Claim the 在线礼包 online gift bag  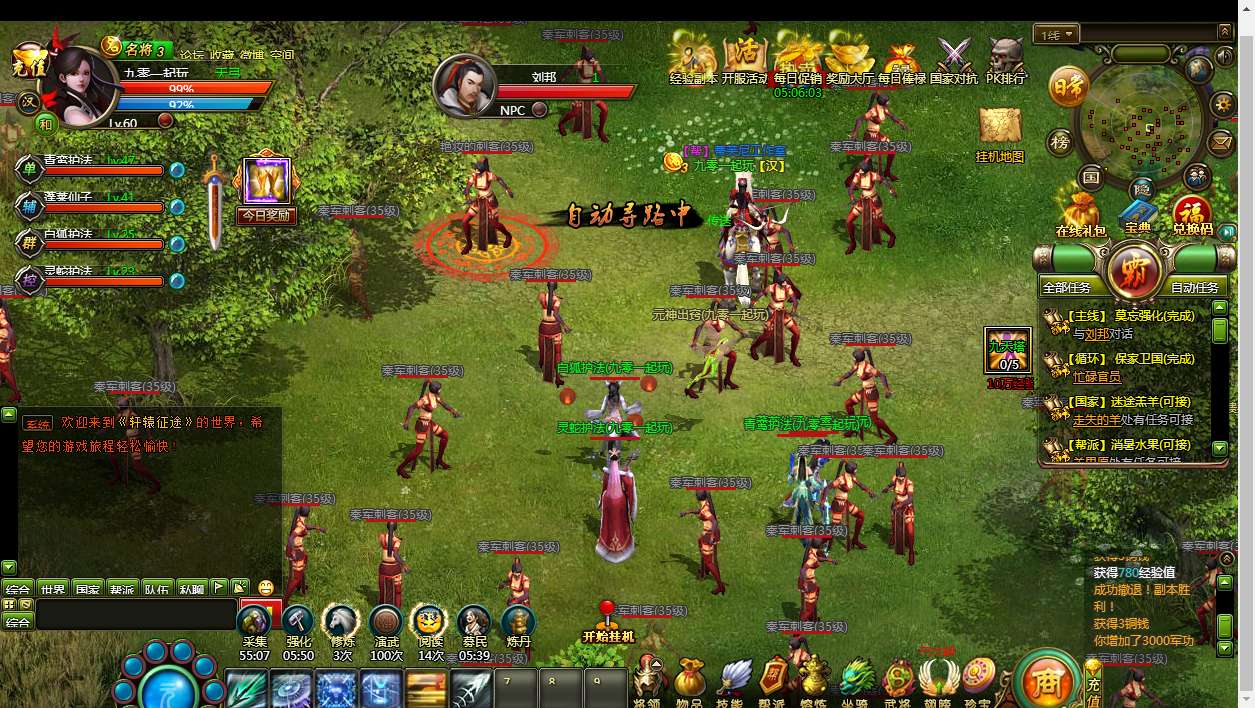tap(1081, 212)
